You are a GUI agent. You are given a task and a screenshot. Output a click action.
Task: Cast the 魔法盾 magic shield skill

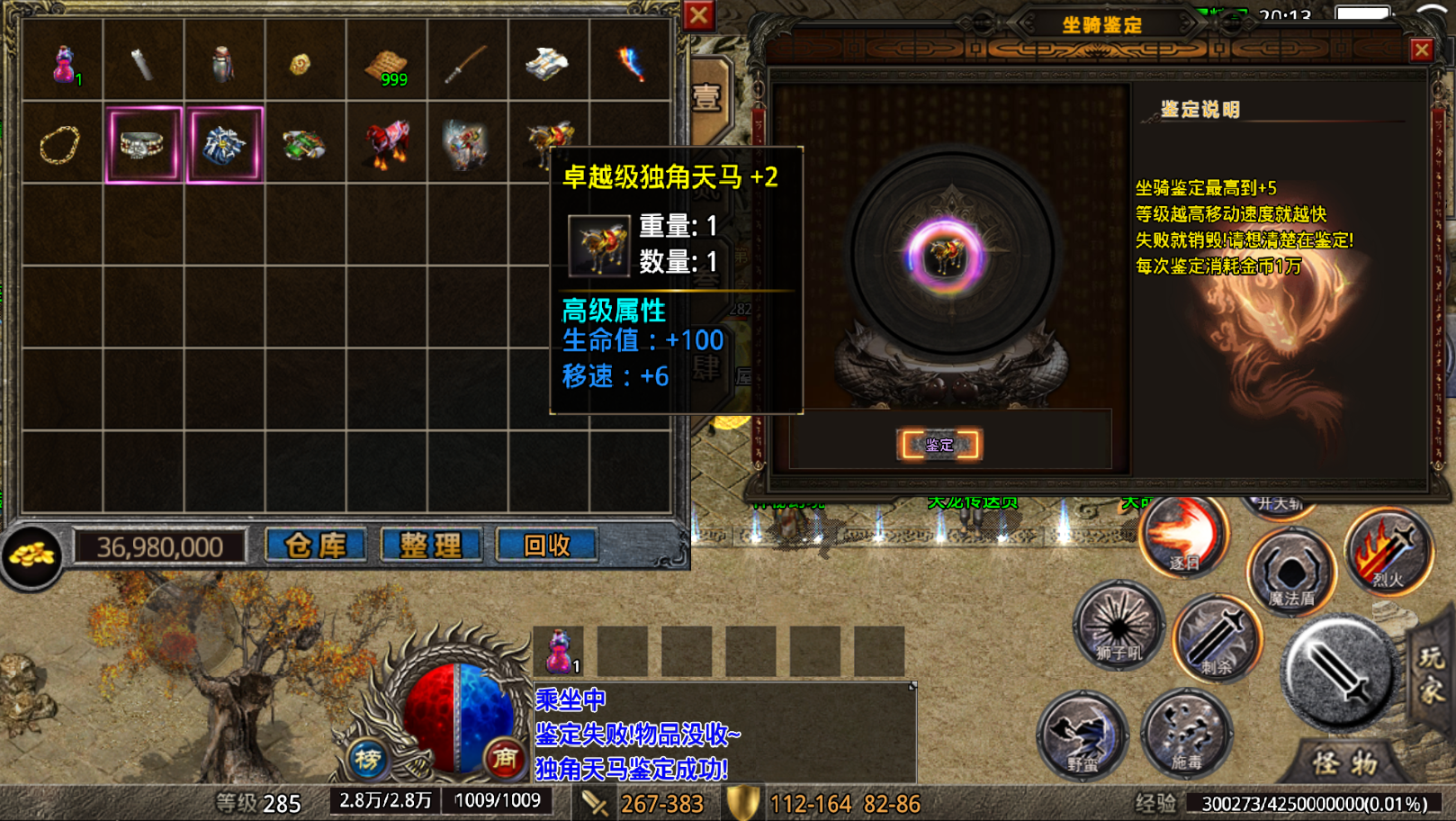pos(1291,573)
